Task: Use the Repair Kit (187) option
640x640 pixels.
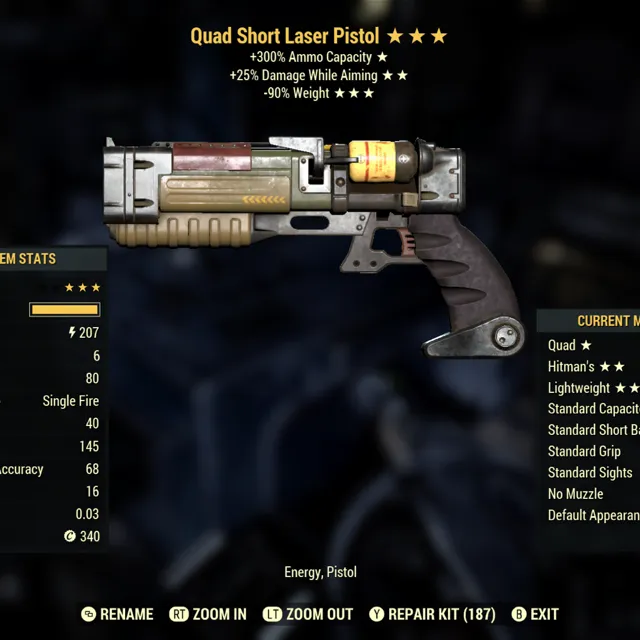Action: (427, 614)
